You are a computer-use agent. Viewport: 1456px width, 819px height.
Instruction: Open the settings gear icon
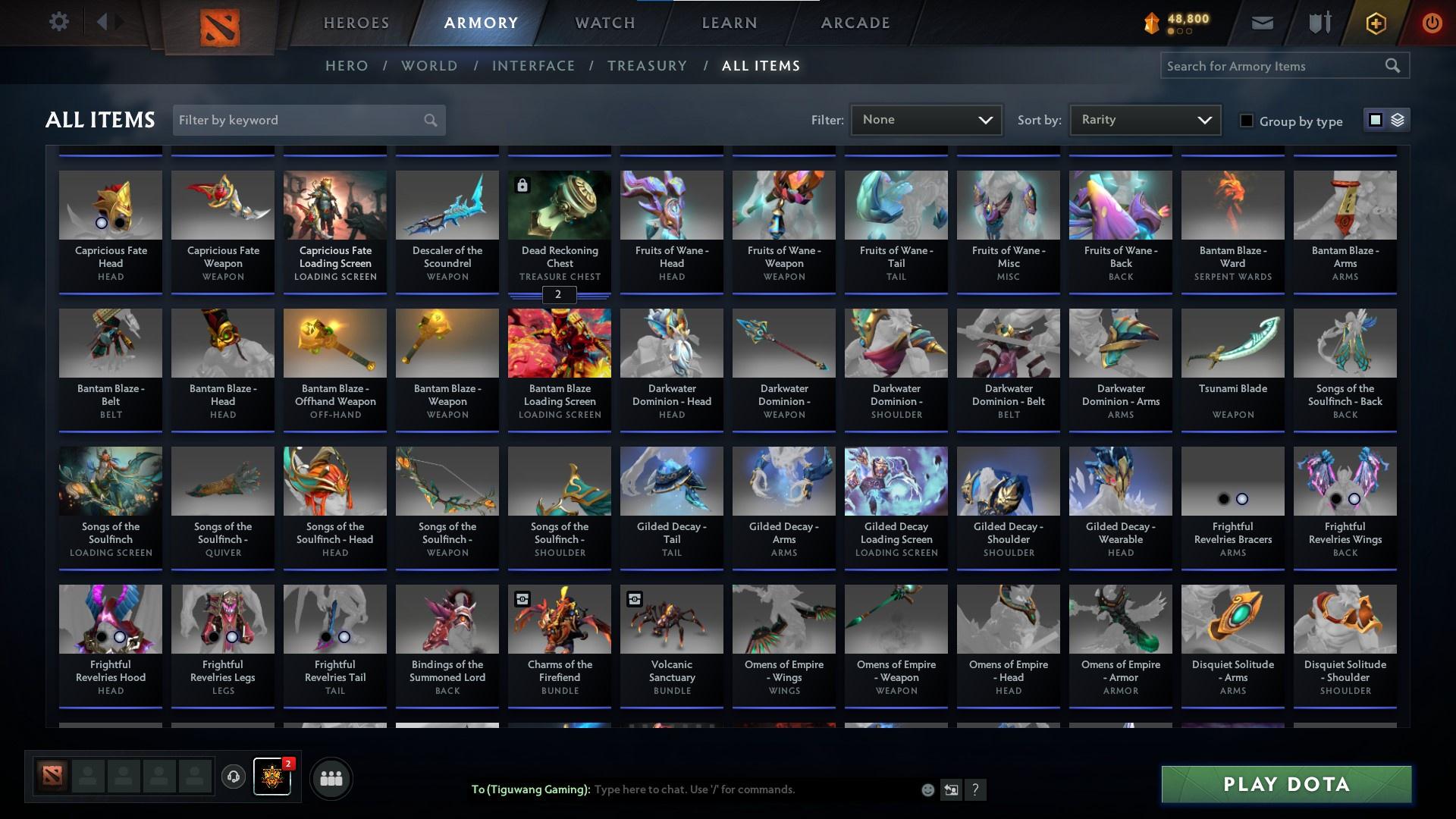coord(59,21)
